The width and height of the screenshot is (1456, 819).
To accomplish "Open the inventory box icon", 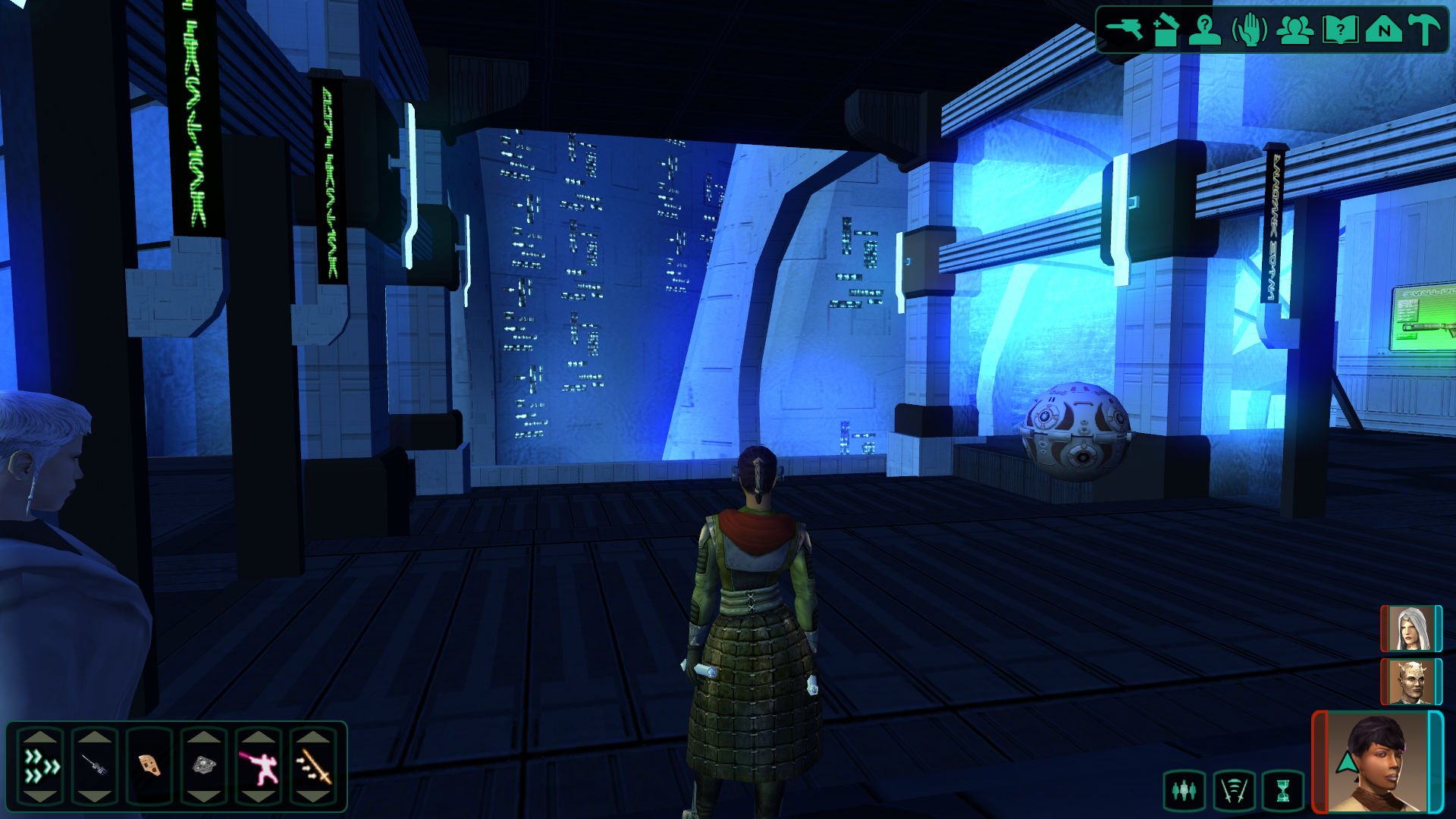I will (x=1166, y=31).
